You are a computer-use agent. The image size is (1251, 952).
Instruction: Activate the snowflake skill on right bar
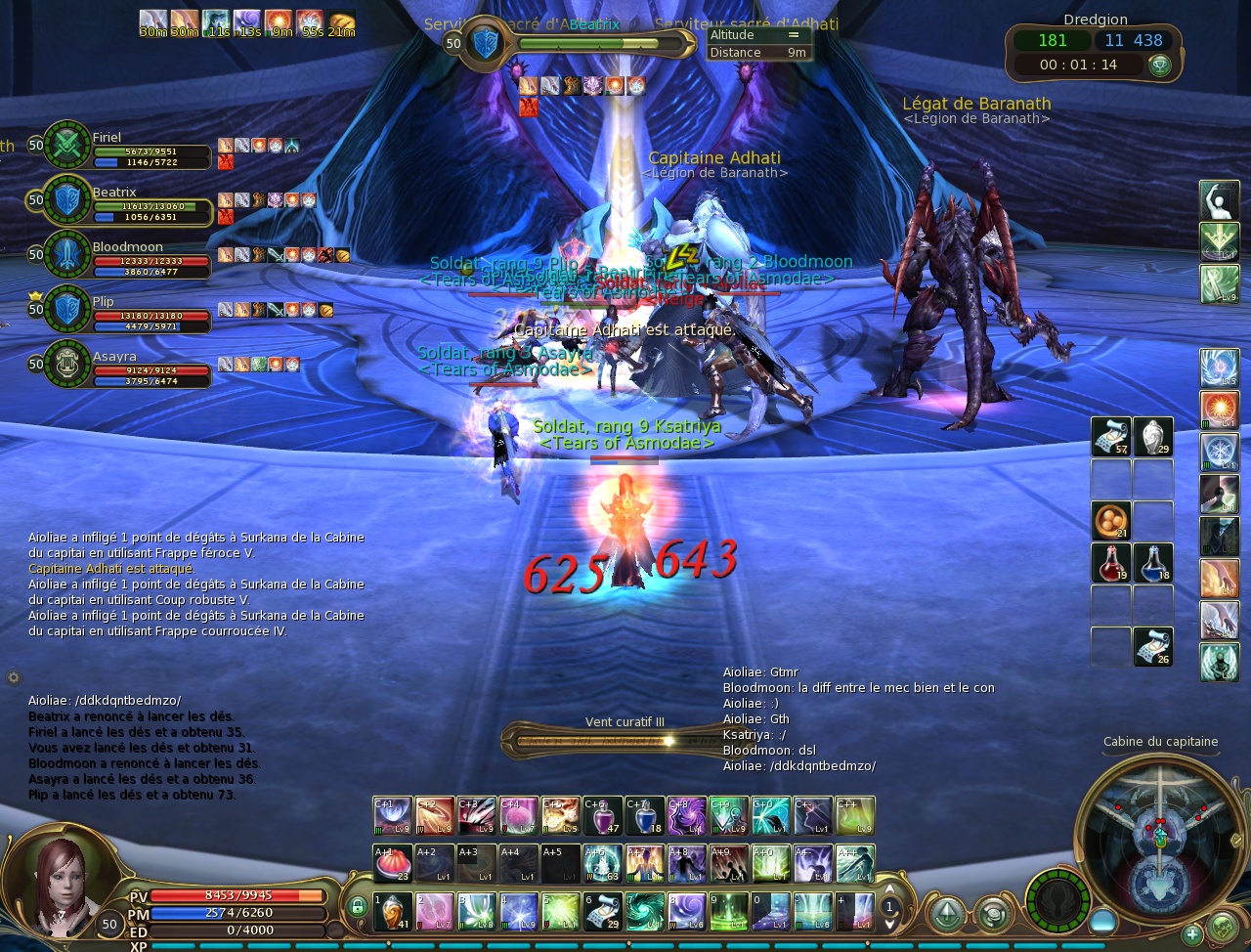[1219, 453]
